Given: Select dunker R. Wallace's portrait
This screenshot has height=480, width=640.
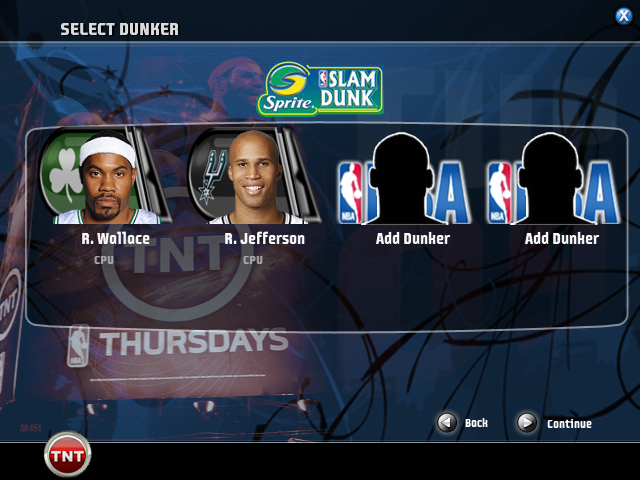Looking at the screenshot, I should (x=108, y=180).
